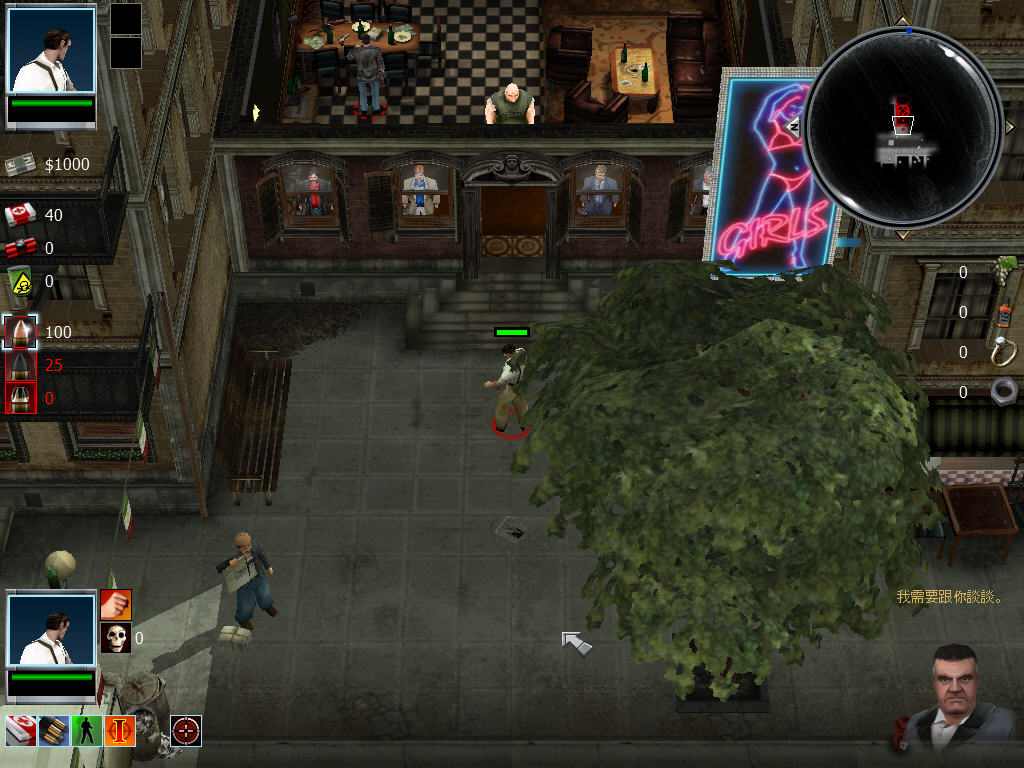Image resolution: width=1024 pixels, height=768 pixels.
Task: Click the diamond ring loot icon
Action: 1002,351
